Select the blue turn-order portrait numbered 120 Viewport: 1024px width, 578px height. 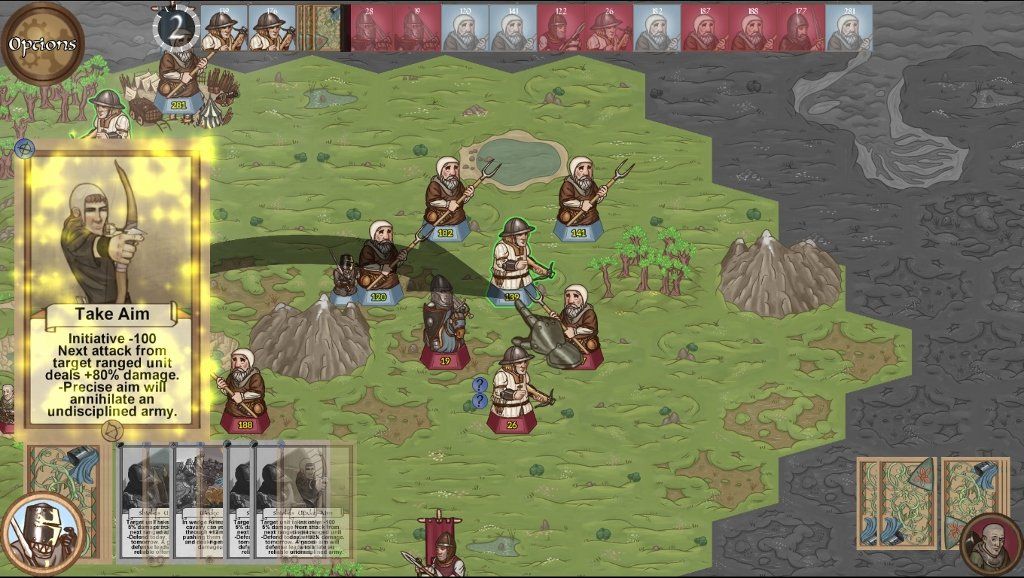click(465, 28)
